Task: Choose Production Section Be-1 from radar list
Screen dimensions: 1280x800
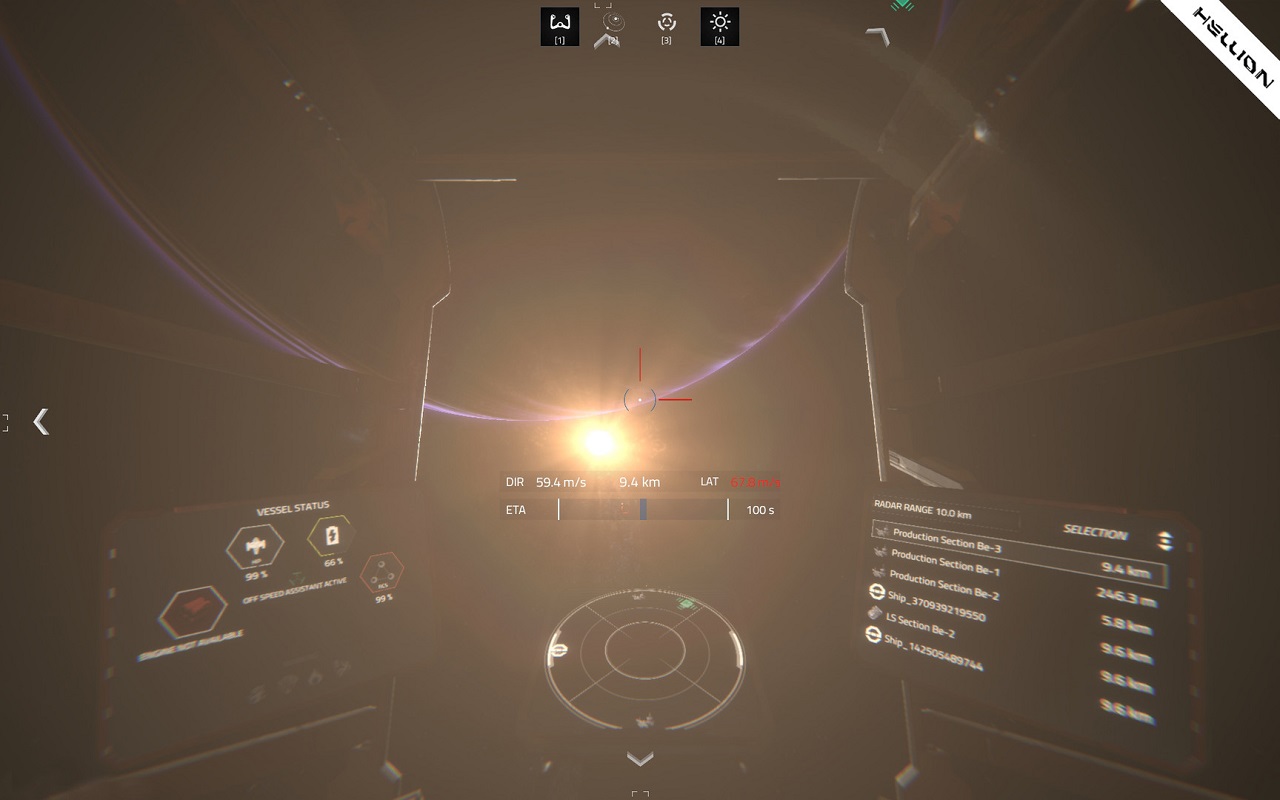Action: (944, 563)
